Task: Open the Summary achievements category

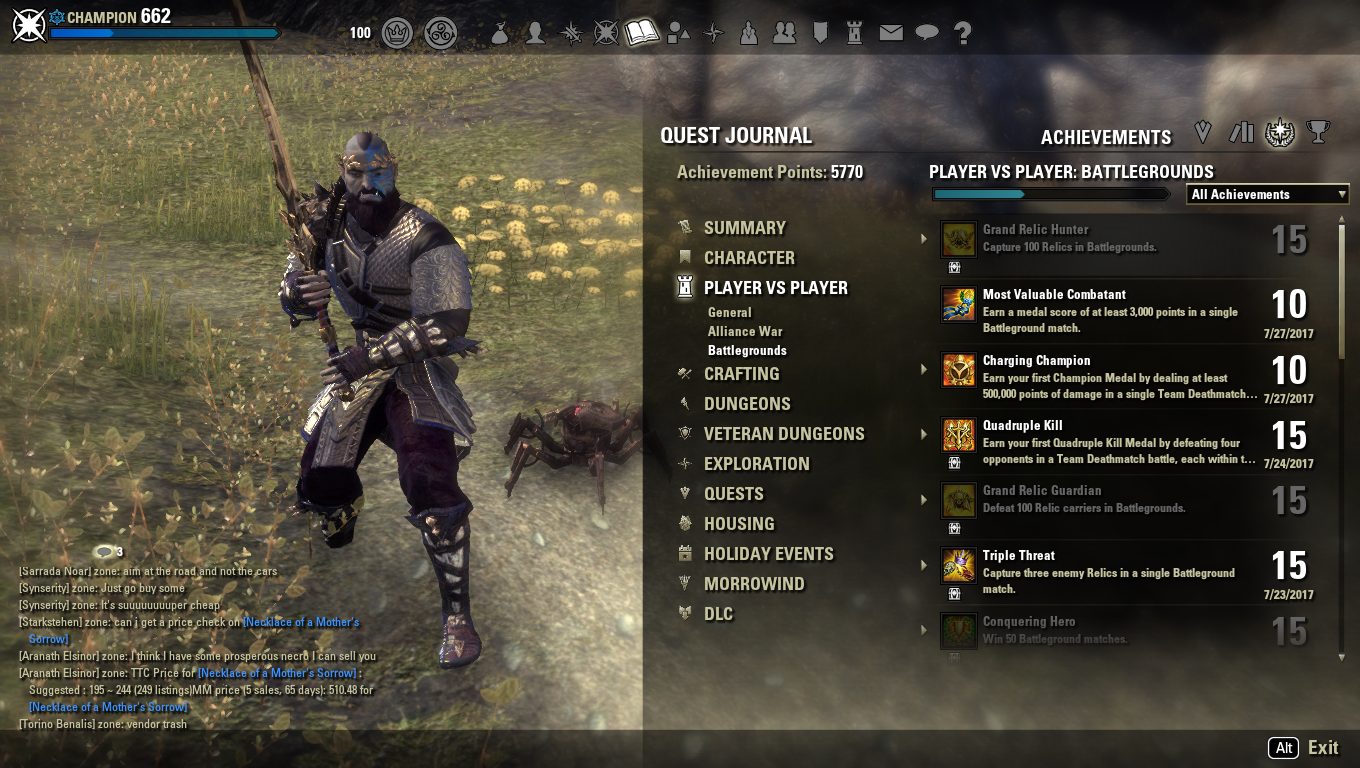Action: pos(744,228)
